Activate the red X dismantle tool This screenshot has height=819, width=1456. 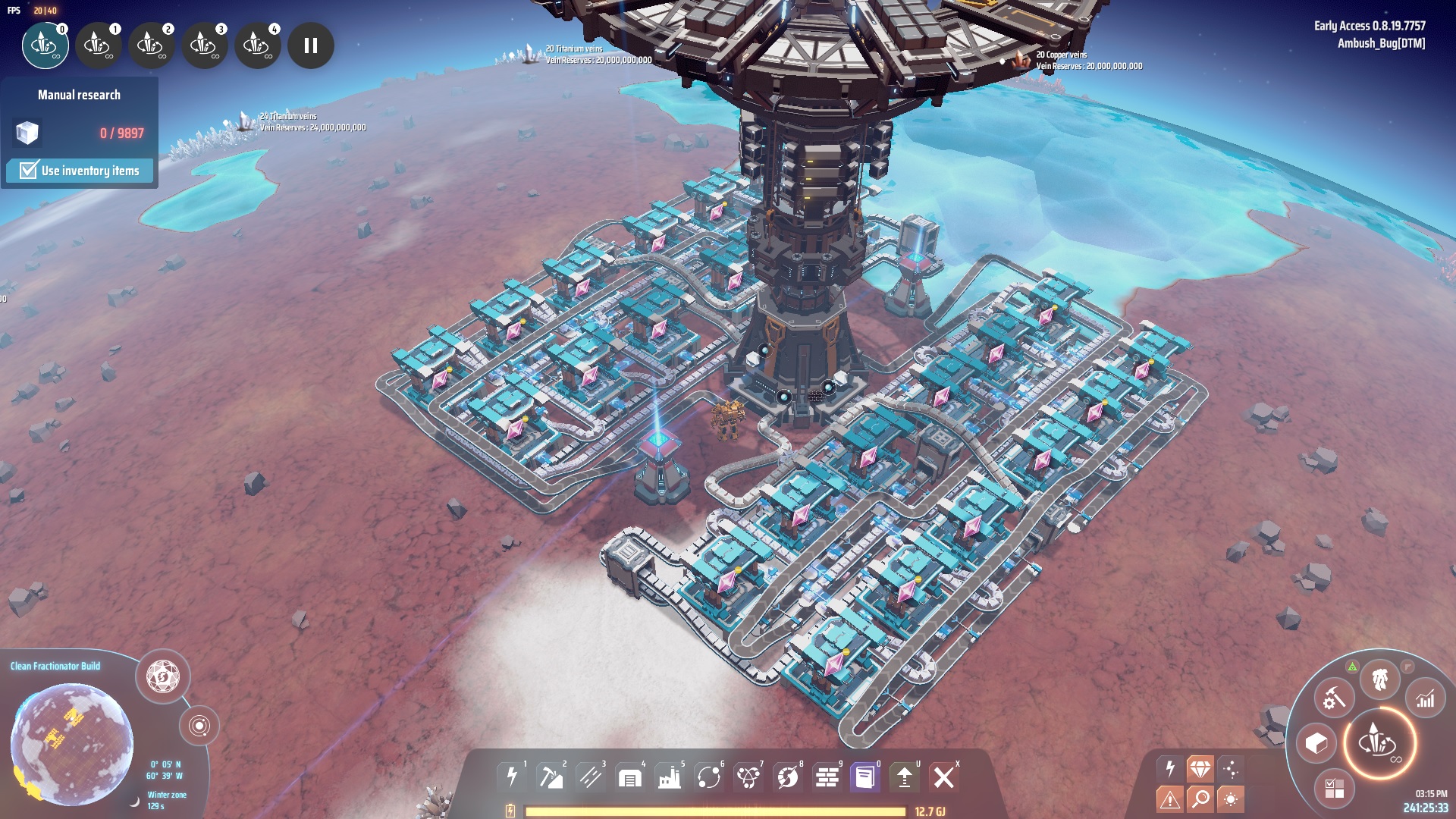coord(943,777)
